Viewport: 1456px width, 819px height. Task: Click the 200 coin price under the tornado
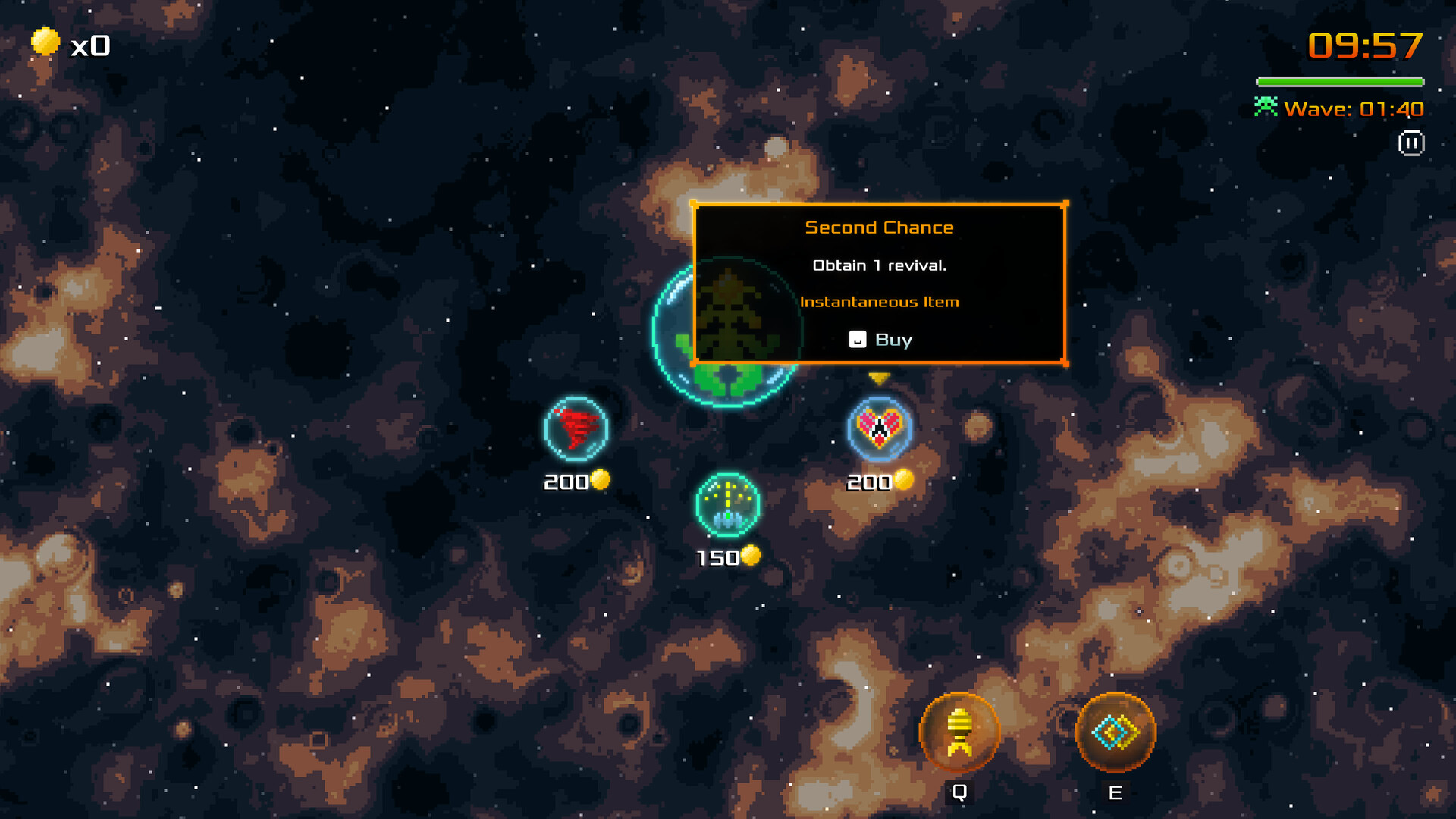[565, 479]
